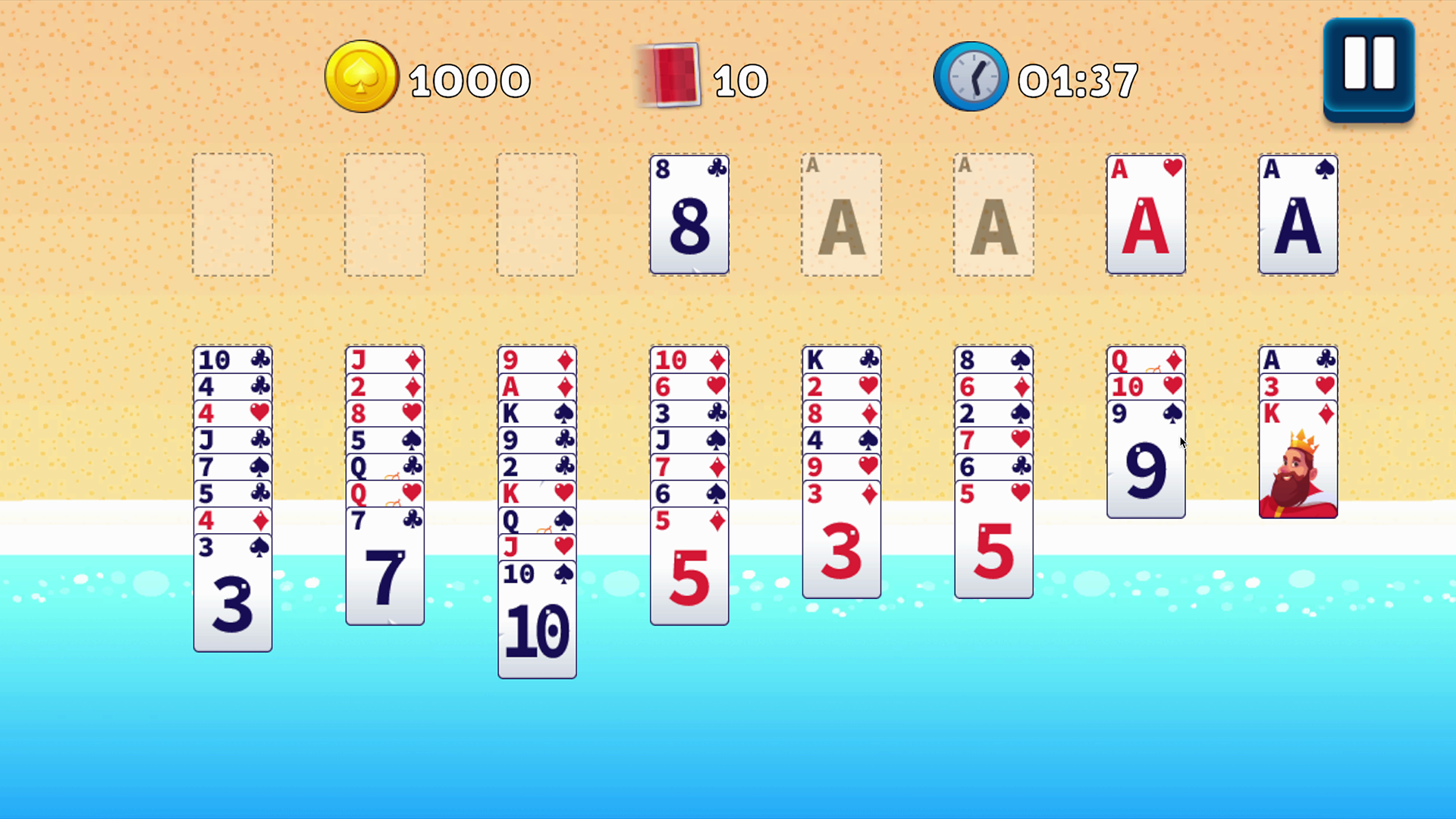Screen dimensions: 1456x819
Task: Click the blue clock timer icon
Action: [971, 76]
